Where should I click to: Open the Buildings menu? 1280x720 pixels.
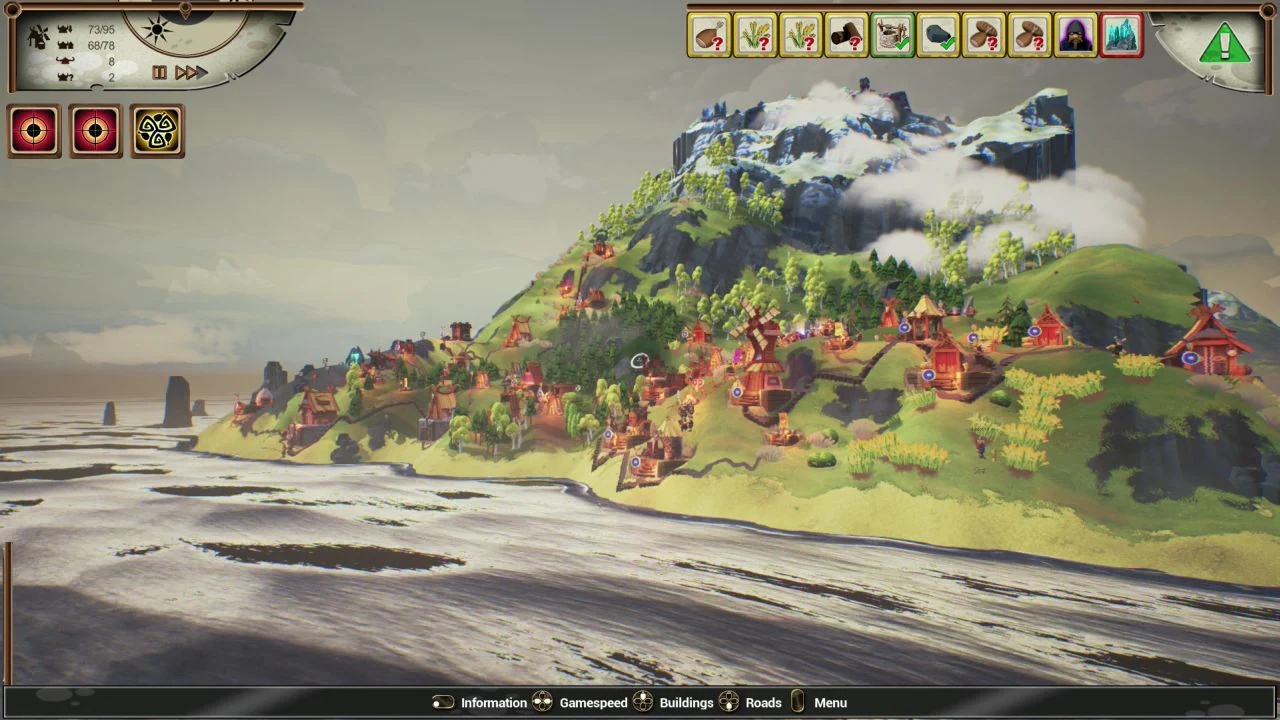point(685,702)
